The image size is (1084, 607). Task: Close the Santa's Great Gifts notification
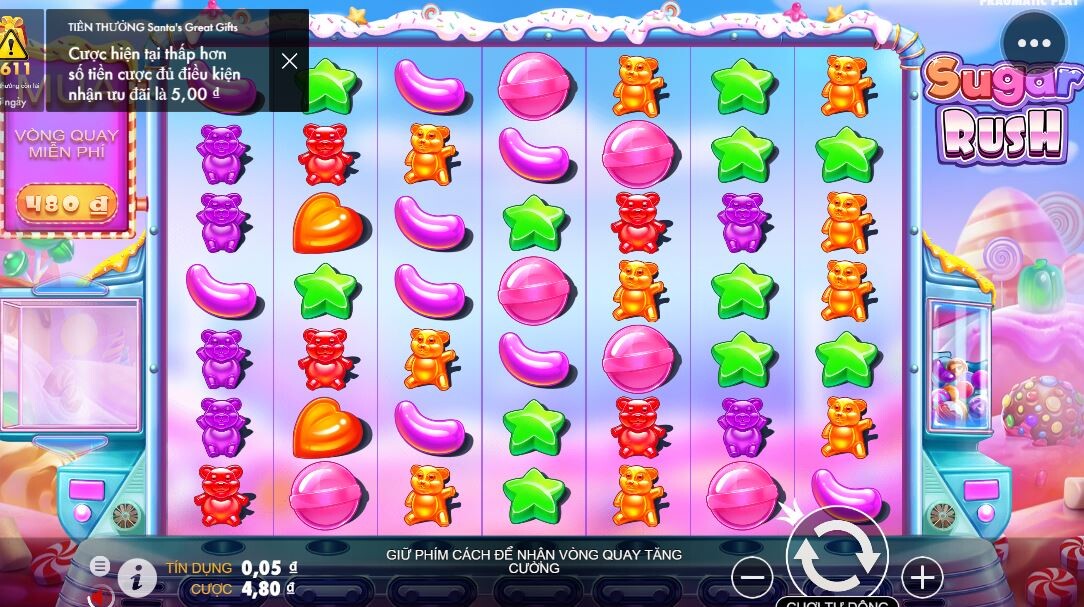point(290,61)
